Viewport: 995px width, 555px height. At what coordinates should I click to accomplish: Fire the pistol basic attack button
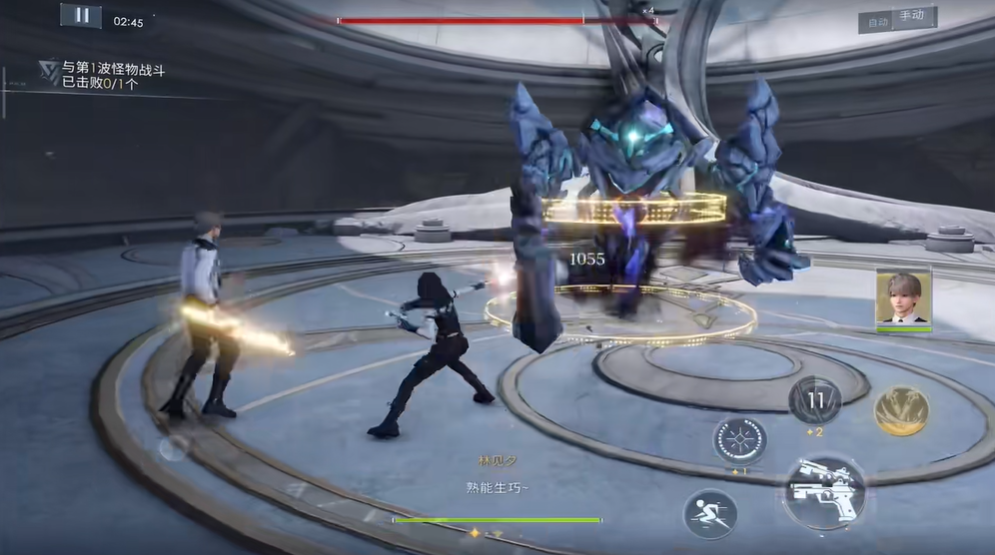[x=823, y=492]
